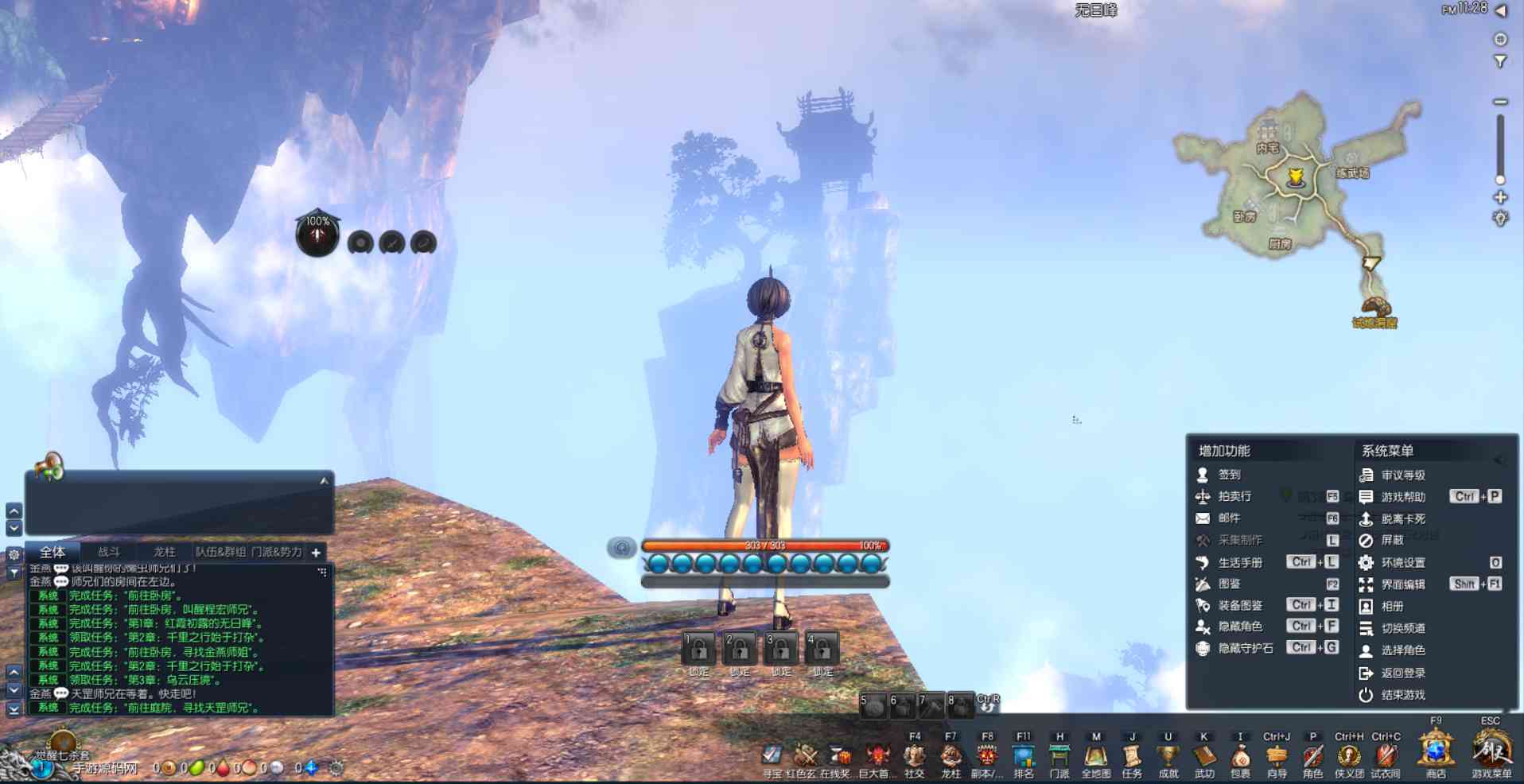
Task: Select 环境设置 in the system menu
Action: coord(1402,562)
